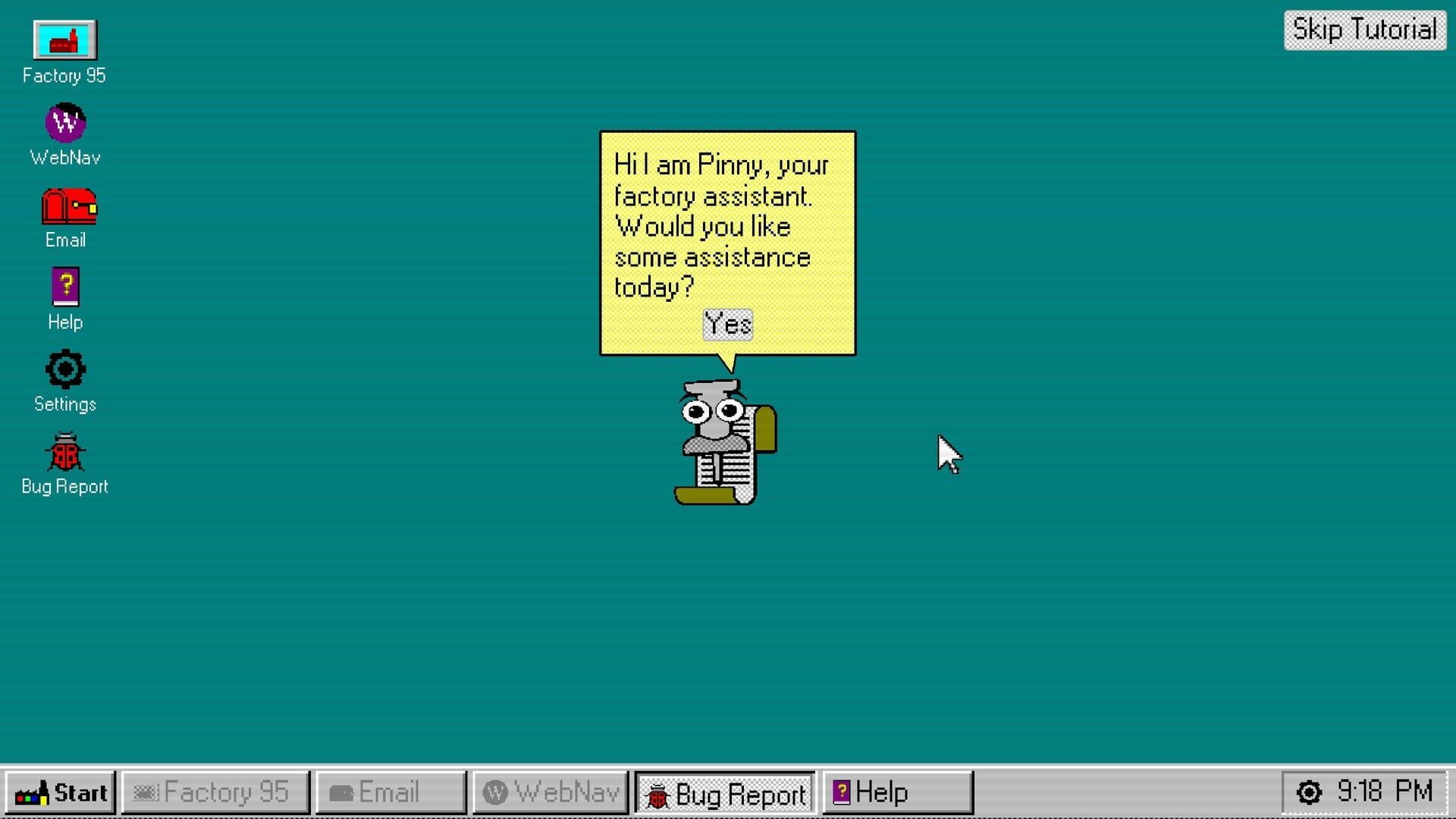Open the Bug Report ladybug icon
The image size is (1456, 819).
point(64,453)
